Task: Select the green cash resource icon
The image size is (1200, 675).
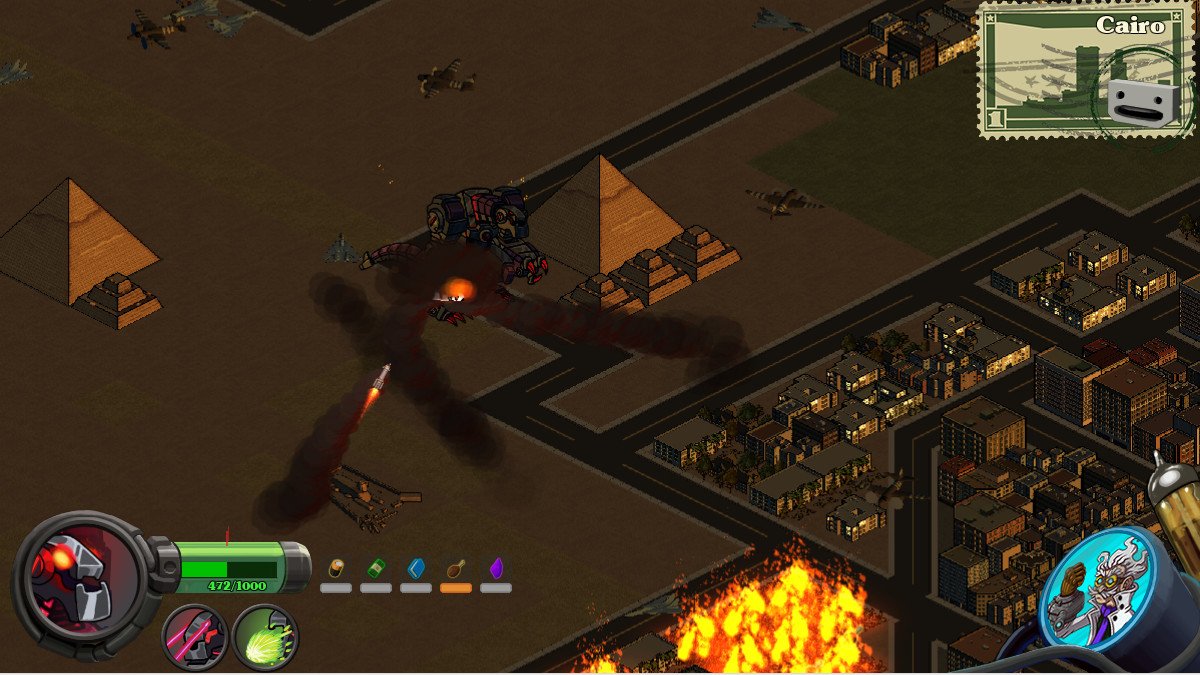Action: tap(376, 569)
